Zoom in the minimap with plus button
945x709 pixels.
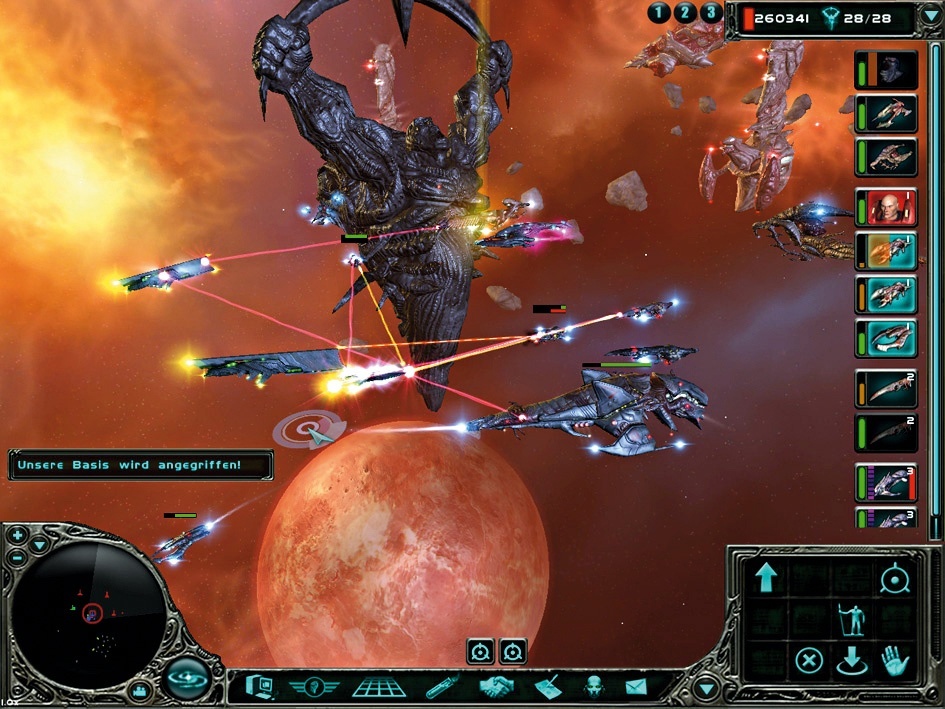pyautogui.click(x=17, y=535)
